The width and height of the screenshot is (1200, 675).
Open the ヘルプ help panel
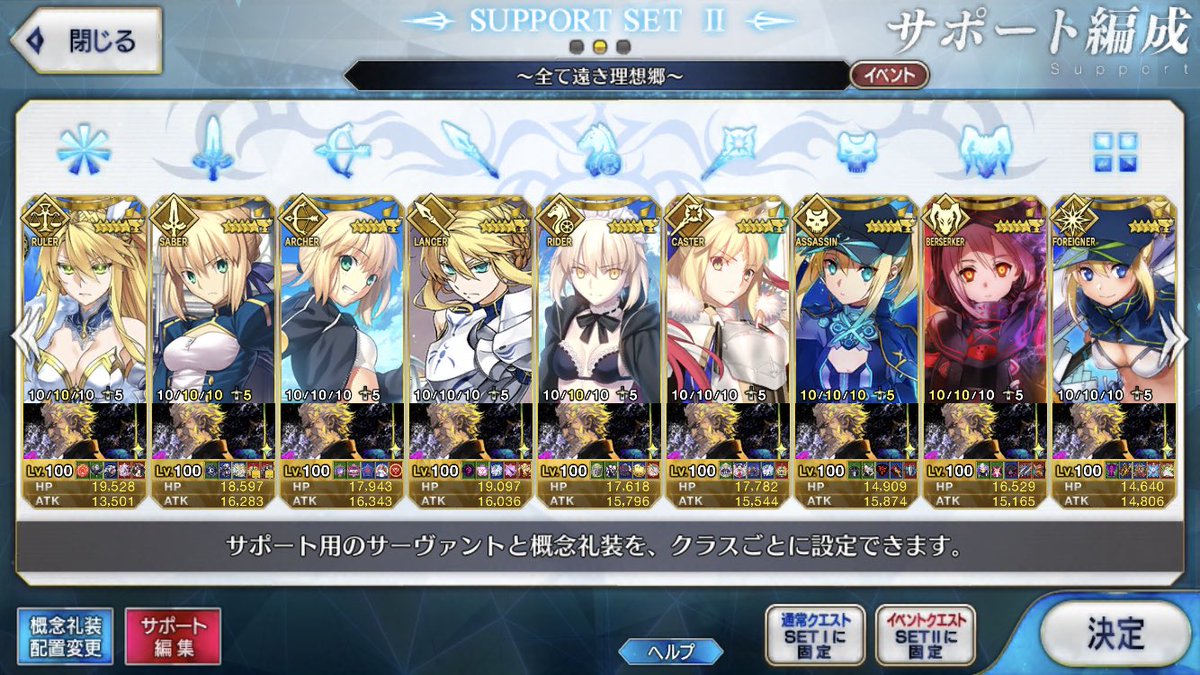click(x=670, y=652)
